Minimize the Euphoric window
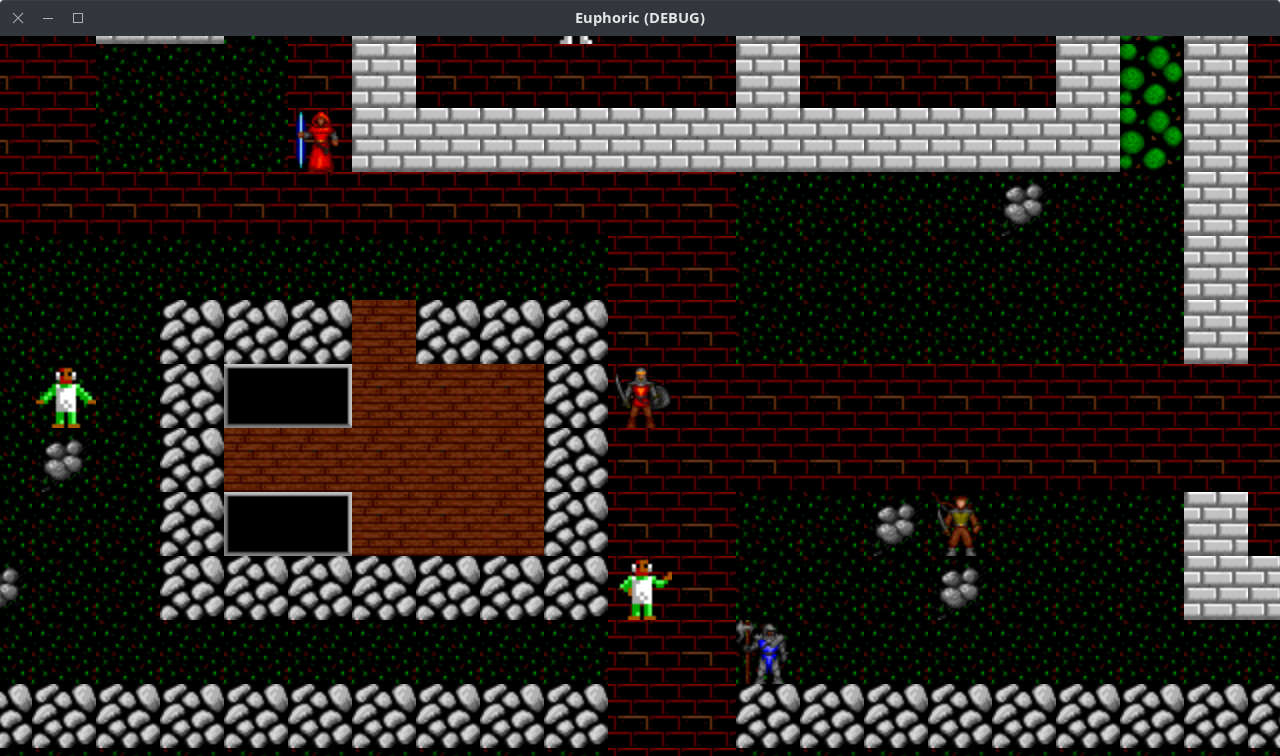Viewport: 1280px width, 756px height. click(x=48, y=18)
